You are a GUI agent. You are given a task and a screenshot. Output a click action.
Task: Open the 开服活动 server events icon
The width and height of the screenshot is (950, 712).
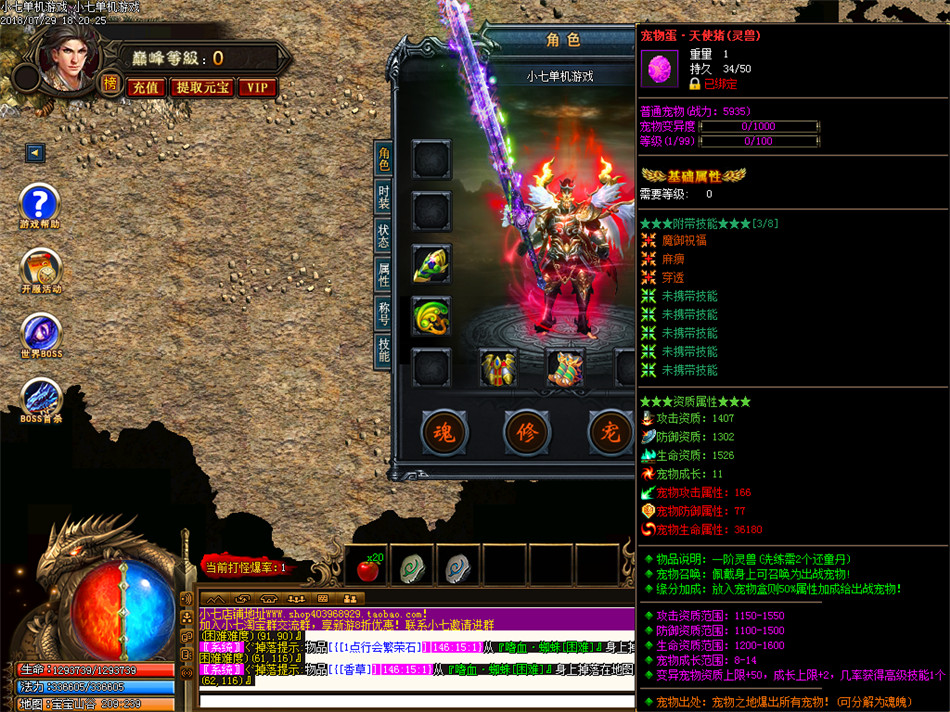click(40, 269)
